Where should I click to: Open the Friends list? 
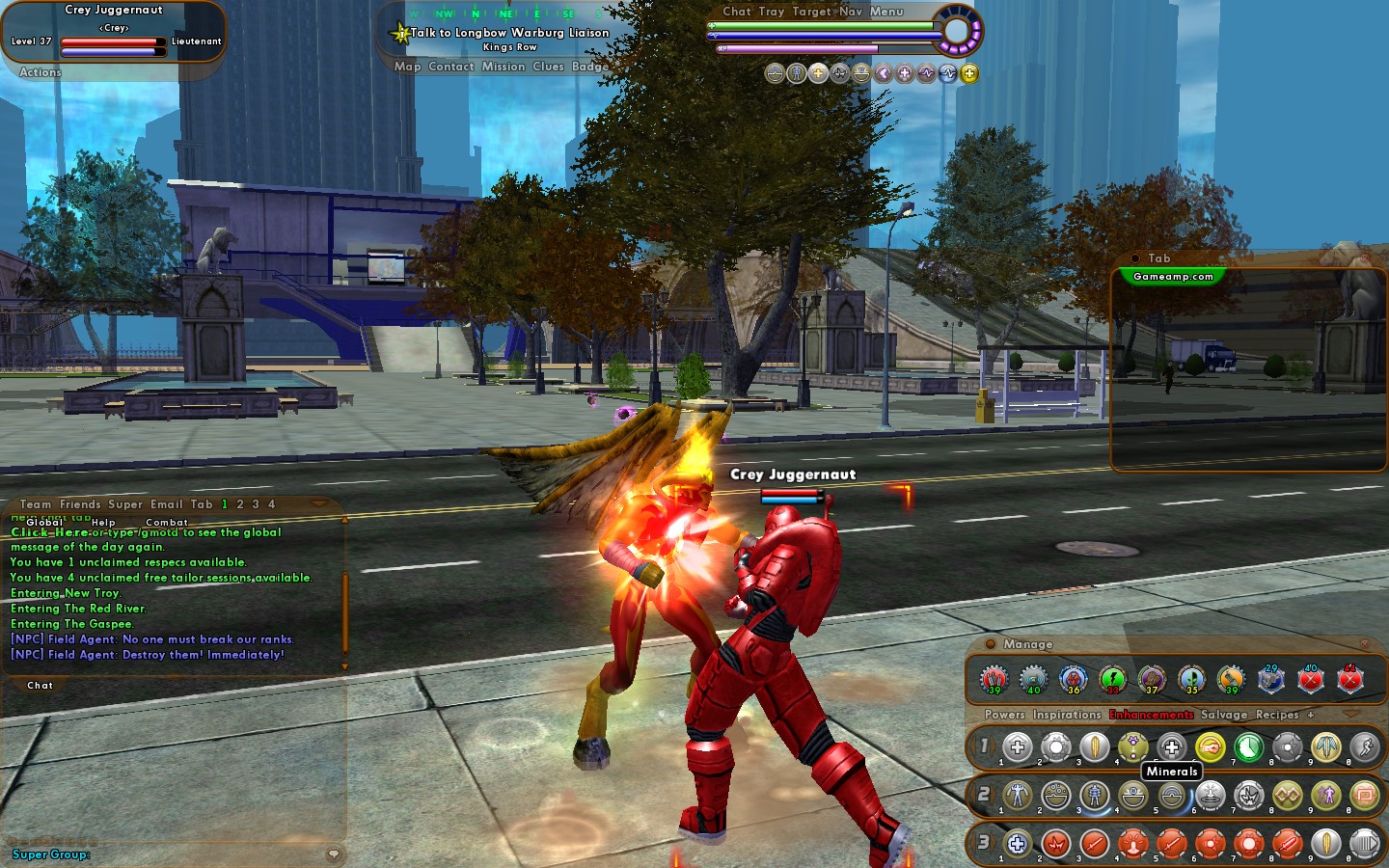pyautogui.click(x=80, y=504)
